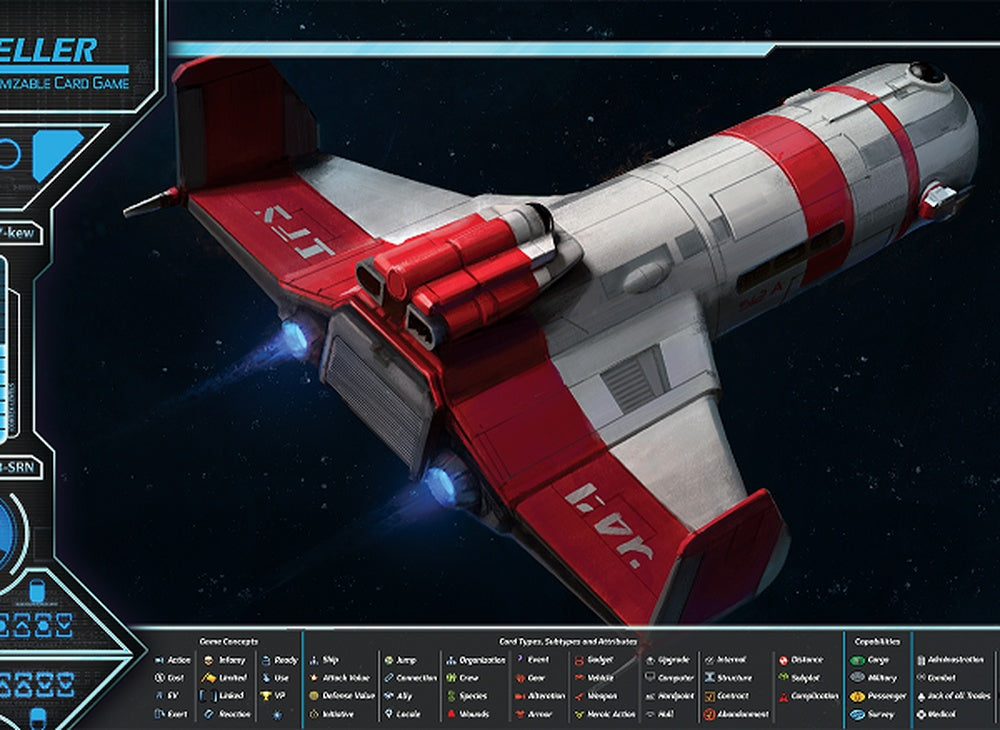Select the Medical capability entry
This screenshot has height=730, width=1000.
935,714
